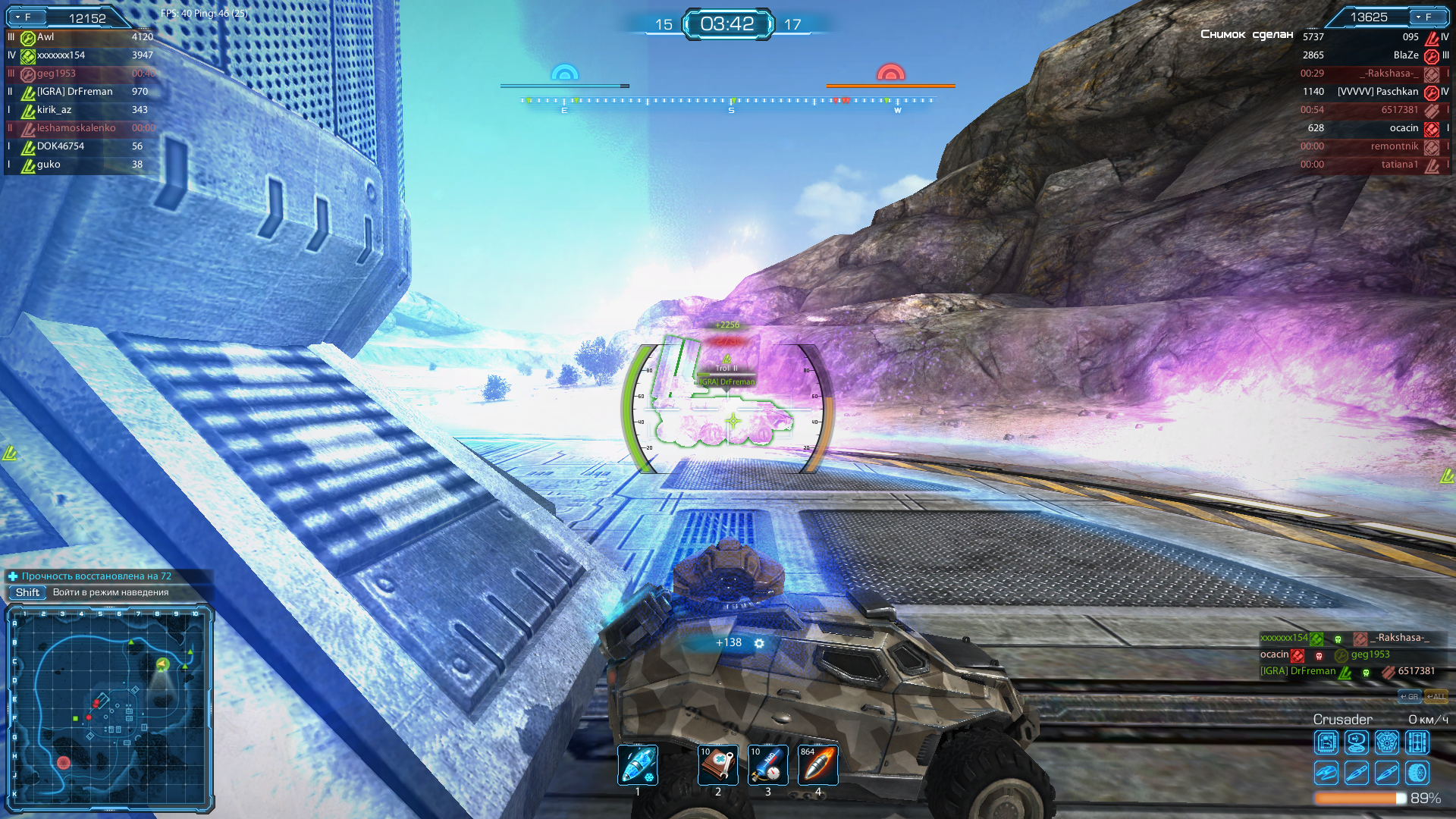
Task: Use the repair kit consumable
Action: click(x=717, y=764)
